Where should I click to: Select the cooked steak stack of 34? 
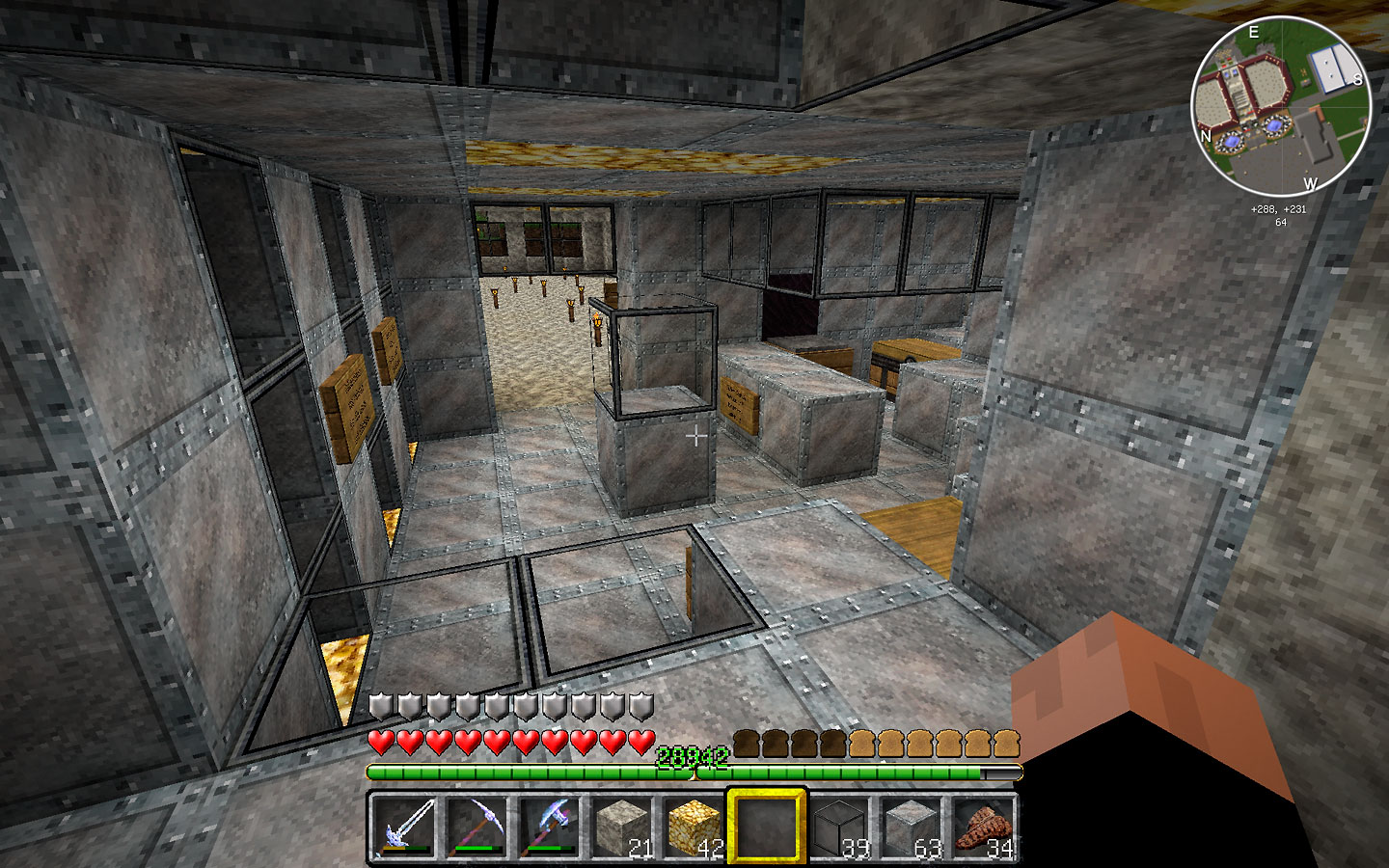[983, 827]
